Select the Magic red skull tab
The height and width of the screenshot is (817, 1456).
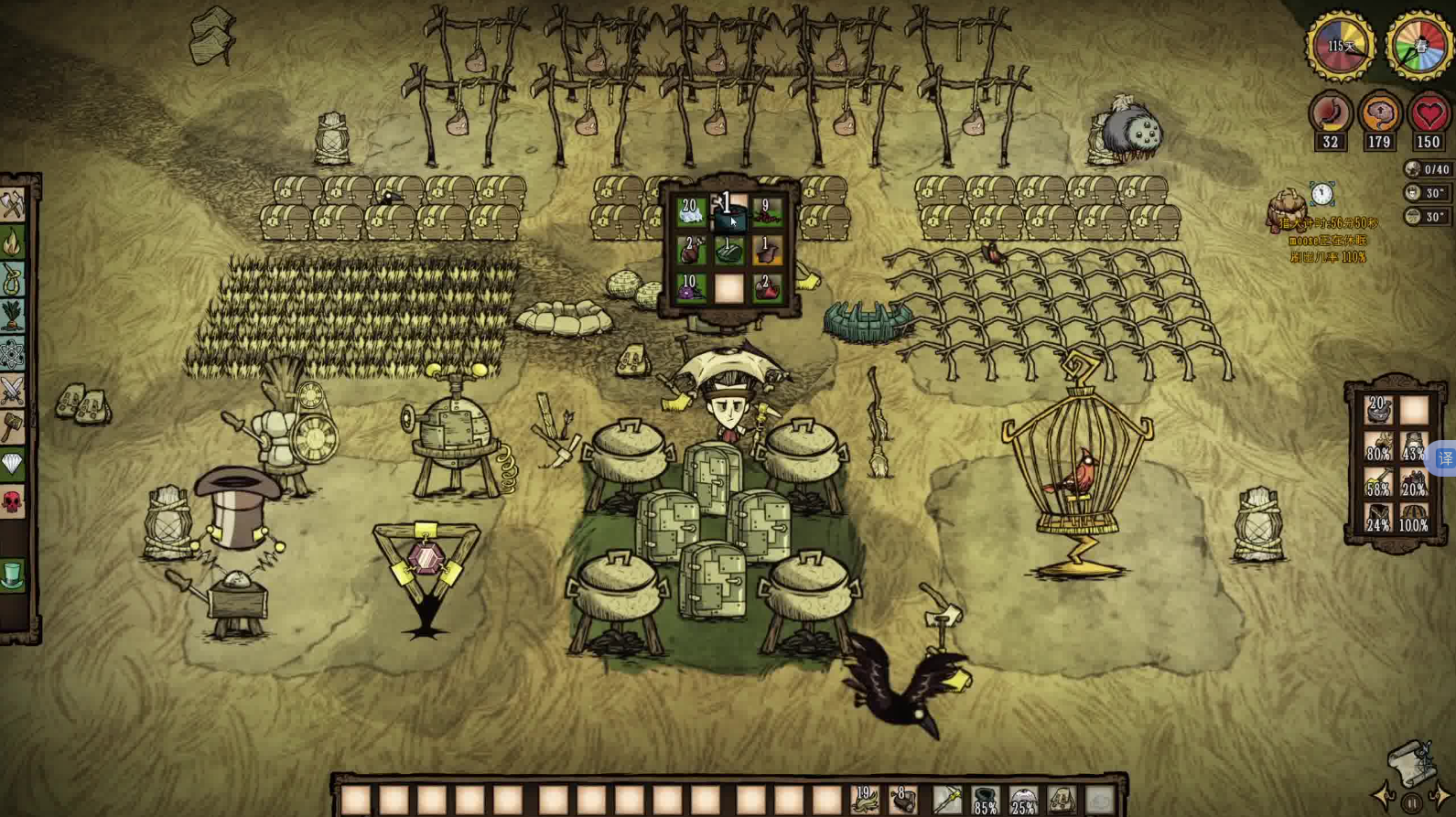point(12,501)
